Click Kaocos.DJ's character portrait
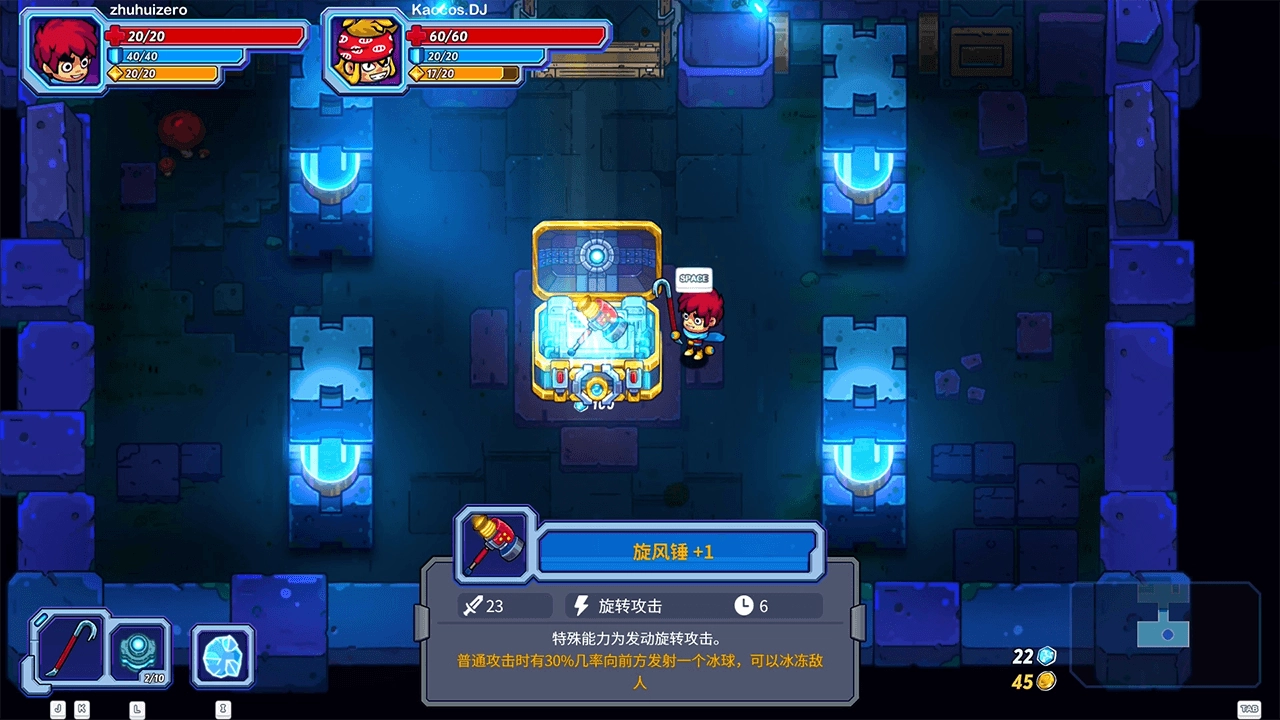This screenshot has width=1280, height=720. coord(364,50)
